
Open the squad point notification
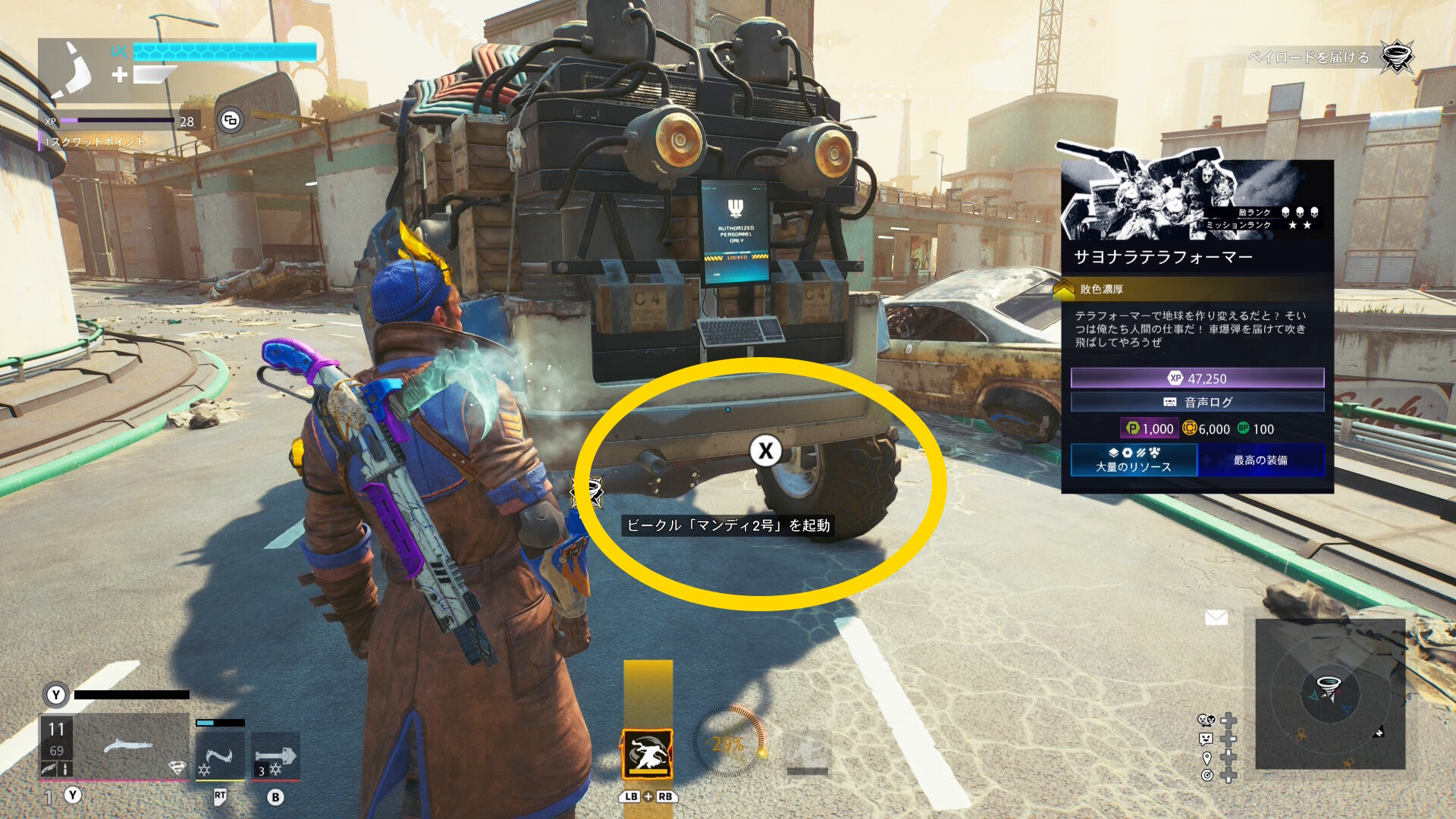pos(94,142)
